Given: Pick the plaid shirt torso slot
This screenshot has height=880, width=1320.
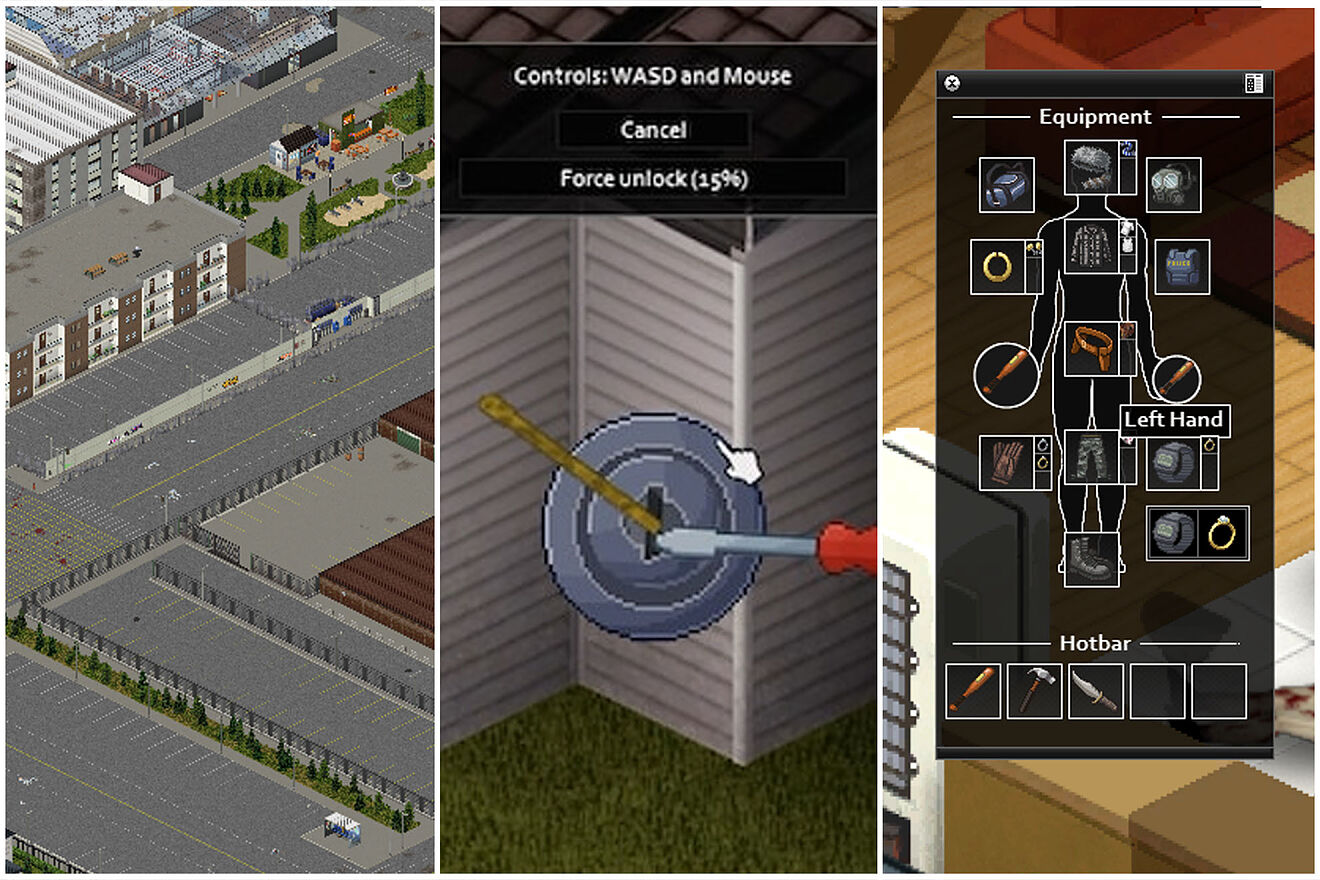Looking at the screenshot, I should pos(1091,246).
